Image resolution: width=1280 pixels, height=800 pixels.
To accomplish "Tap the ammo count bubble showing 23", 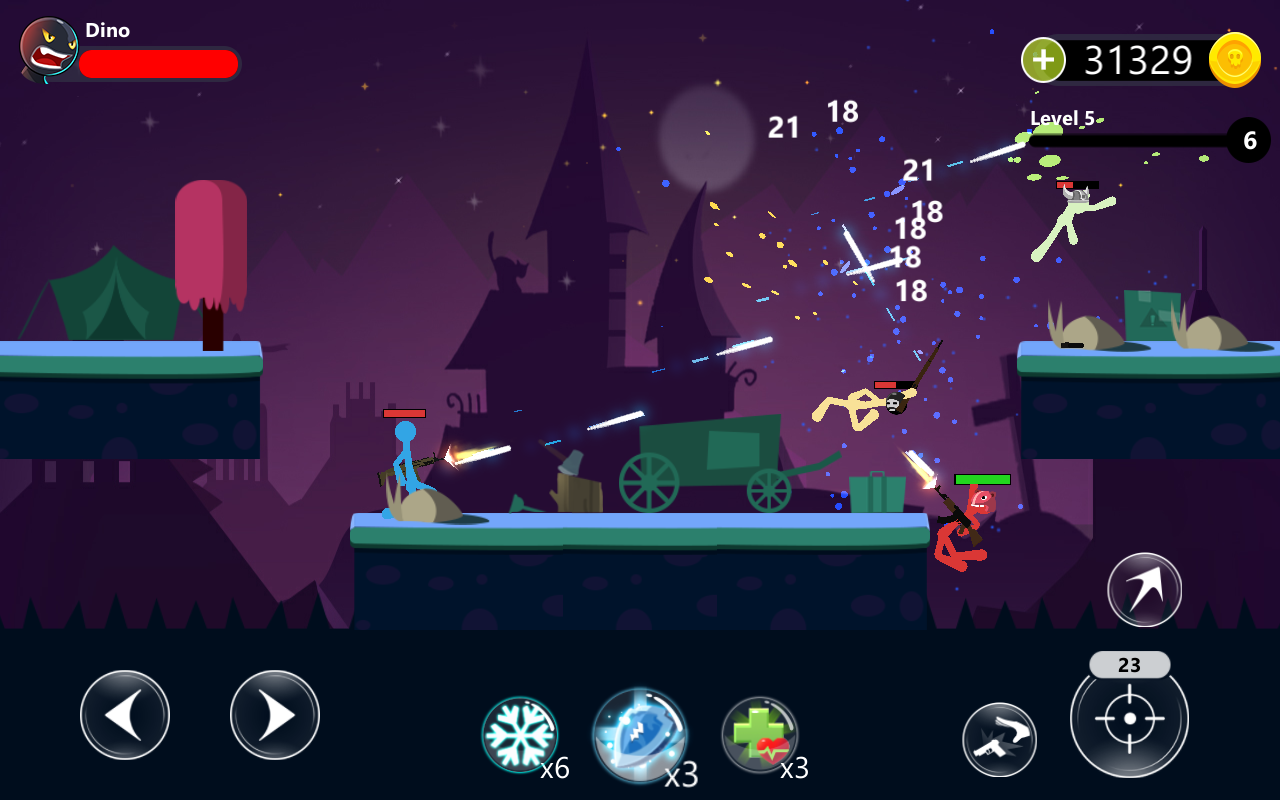I will pyautogui.click(x=1129, y=664).
